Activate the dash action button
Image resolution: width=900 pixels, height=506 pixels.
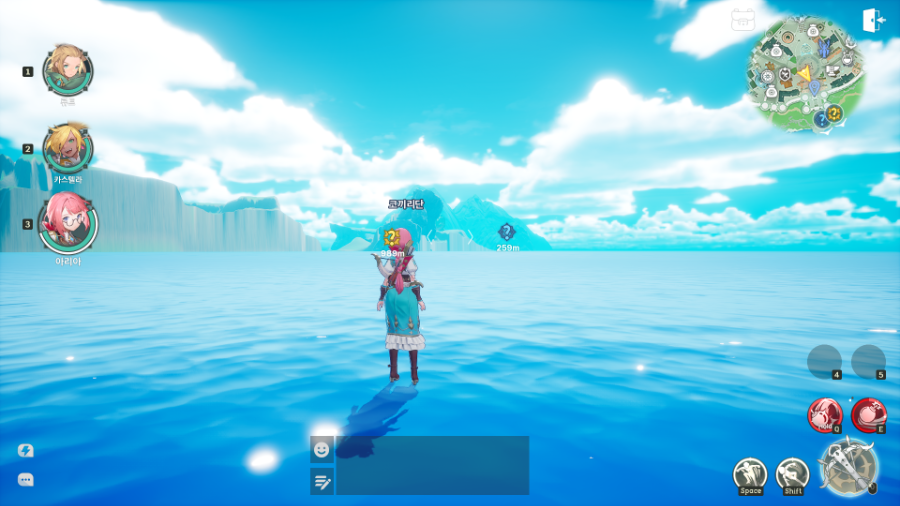coord(793,475)
